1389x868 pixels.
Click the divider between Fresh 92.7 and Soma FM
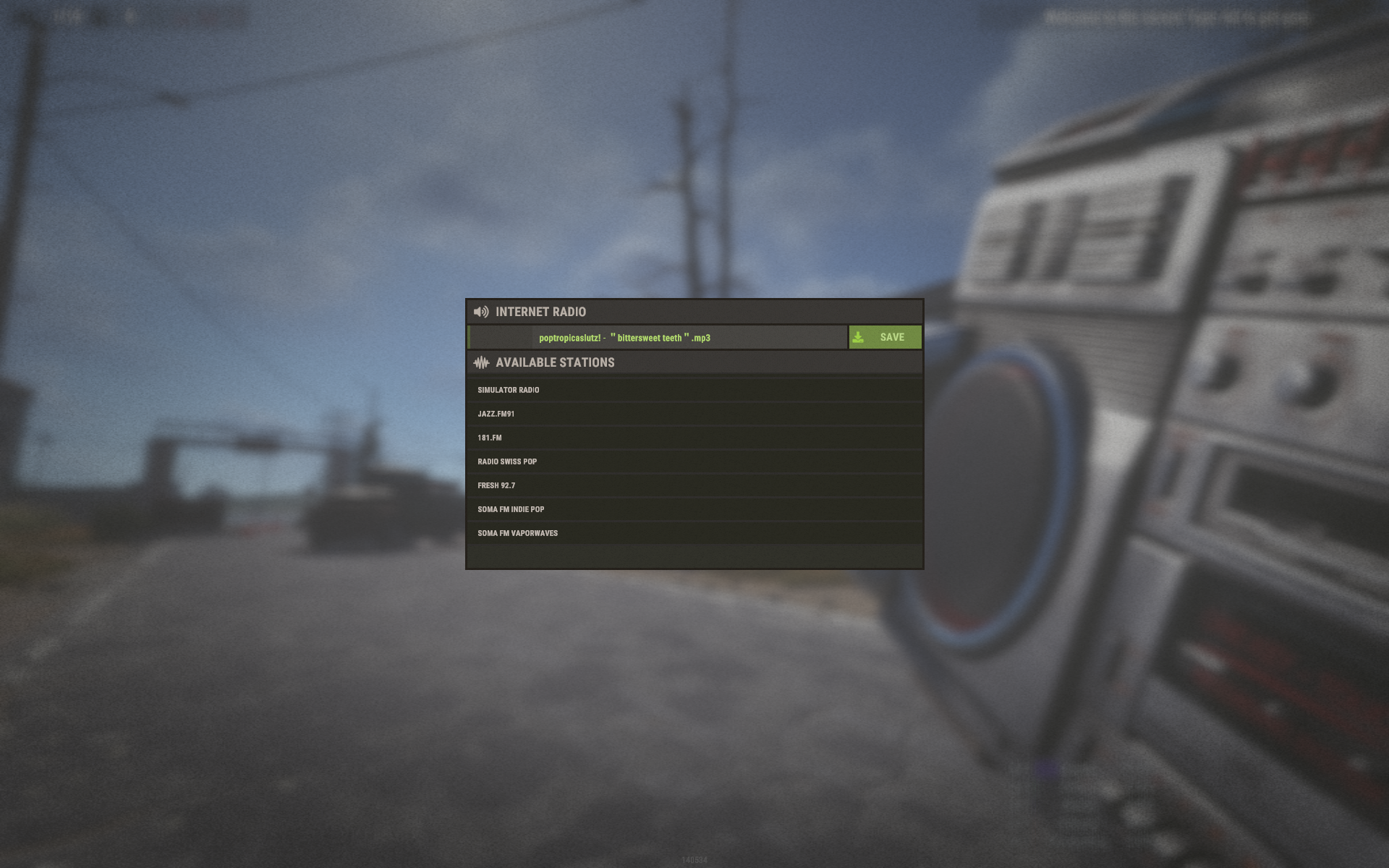coord(694,497)
